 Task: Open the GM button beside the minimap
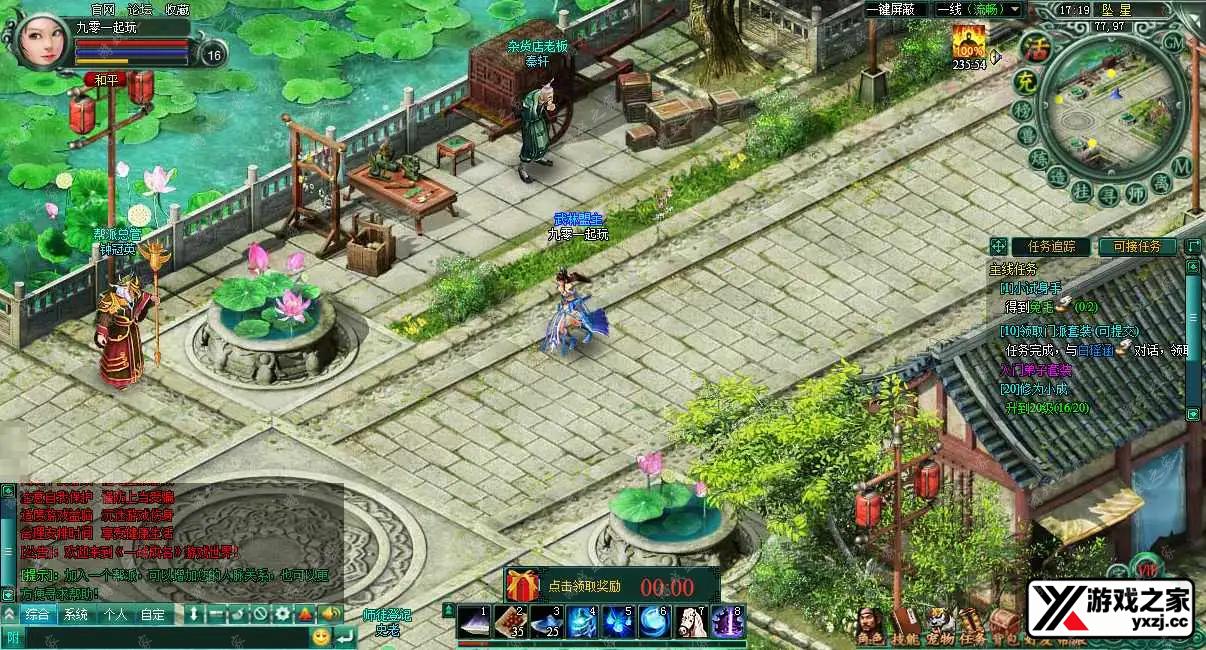[1174, 42]
